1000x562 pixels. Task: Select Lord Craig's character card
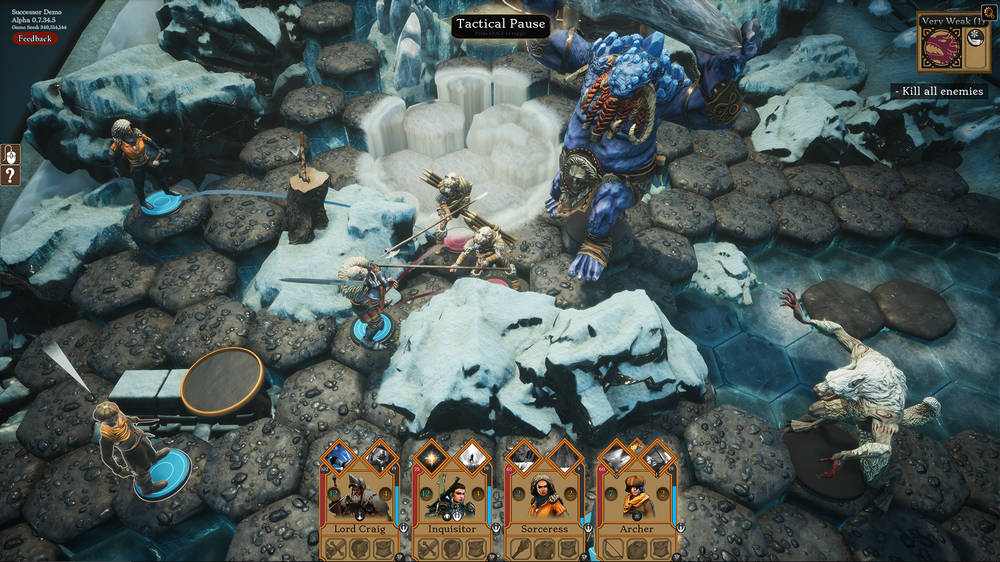click(360, 498)
